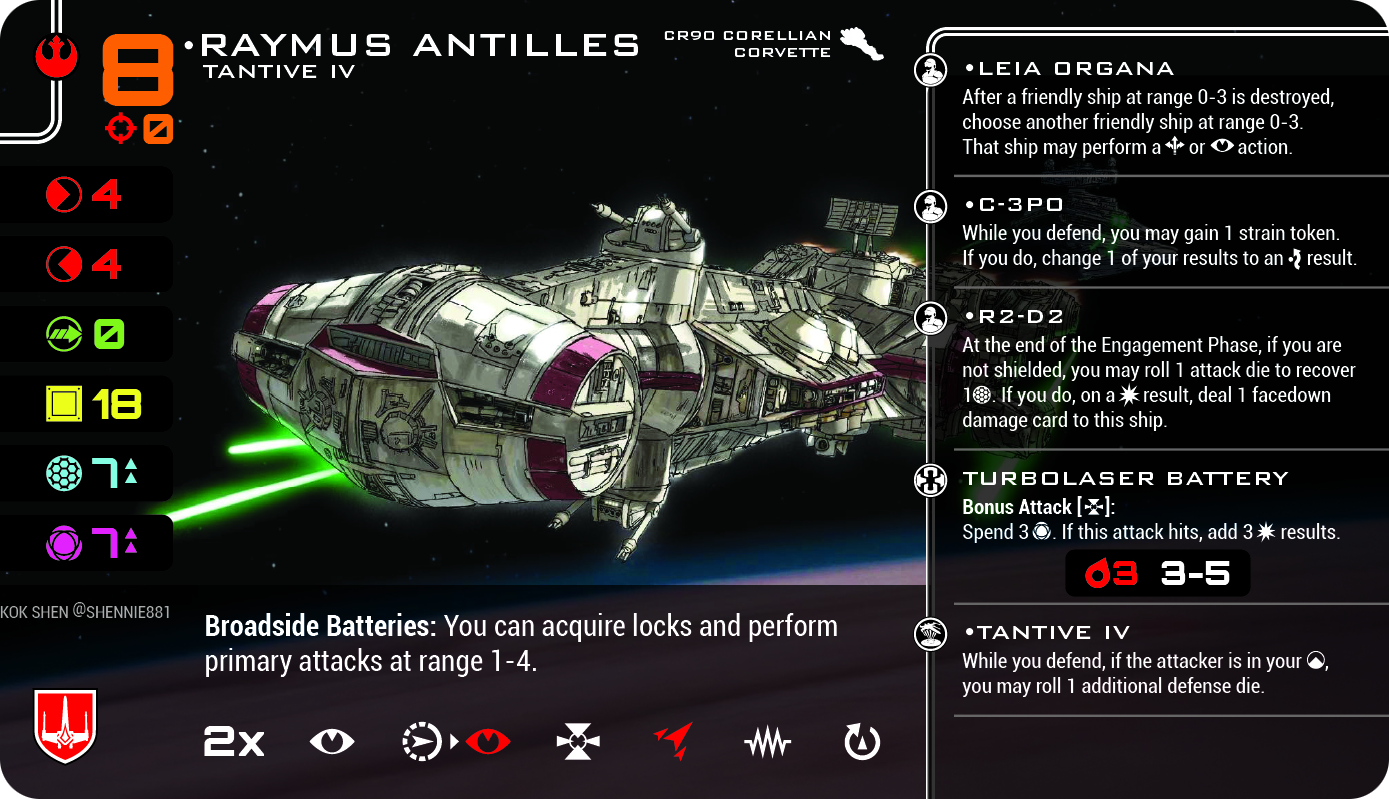The image size is (1389, 799).
Task: Choose the red arrow action icon
Action: click(673, 742)
